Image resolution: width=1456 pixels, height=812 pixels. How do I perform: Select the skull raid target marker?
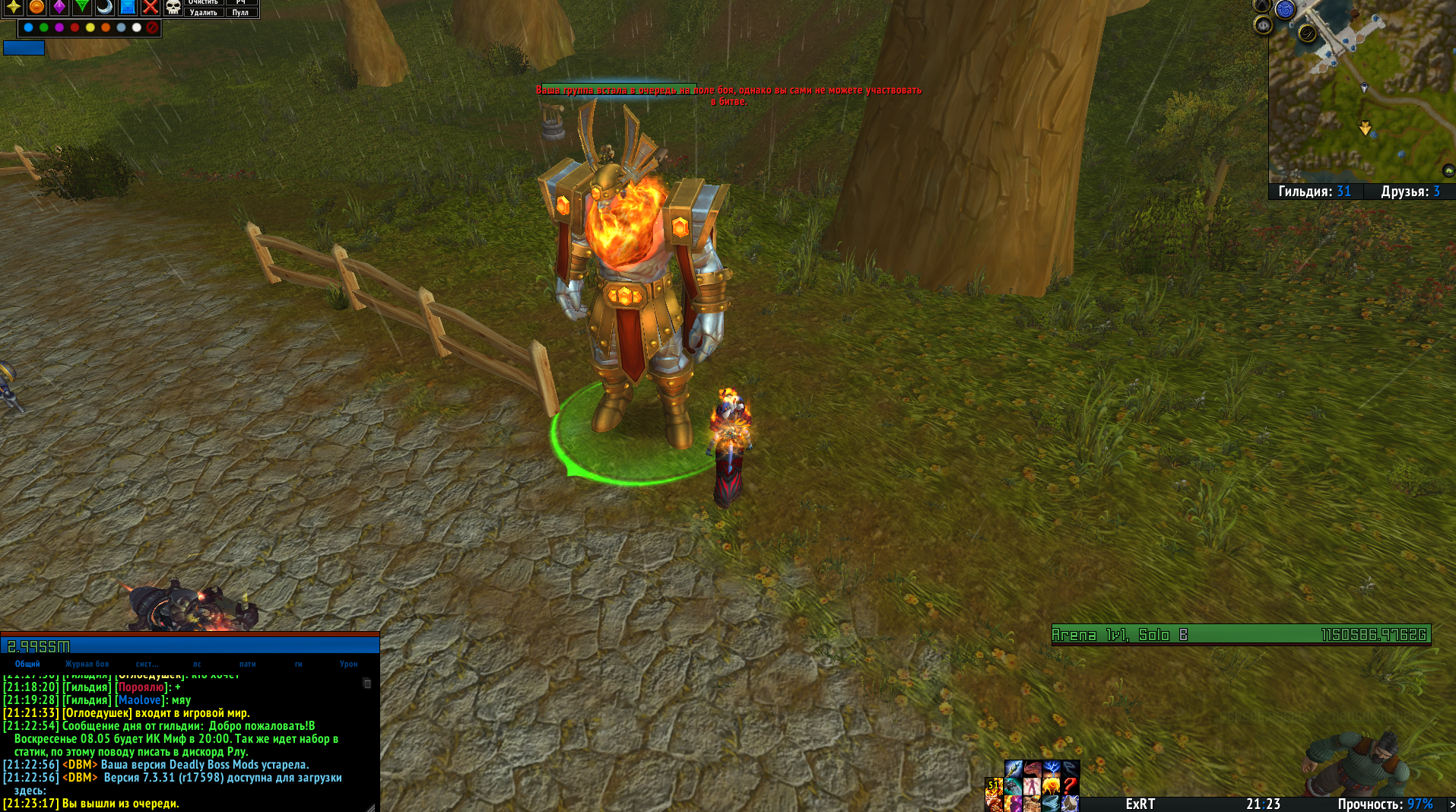[173, 8]
